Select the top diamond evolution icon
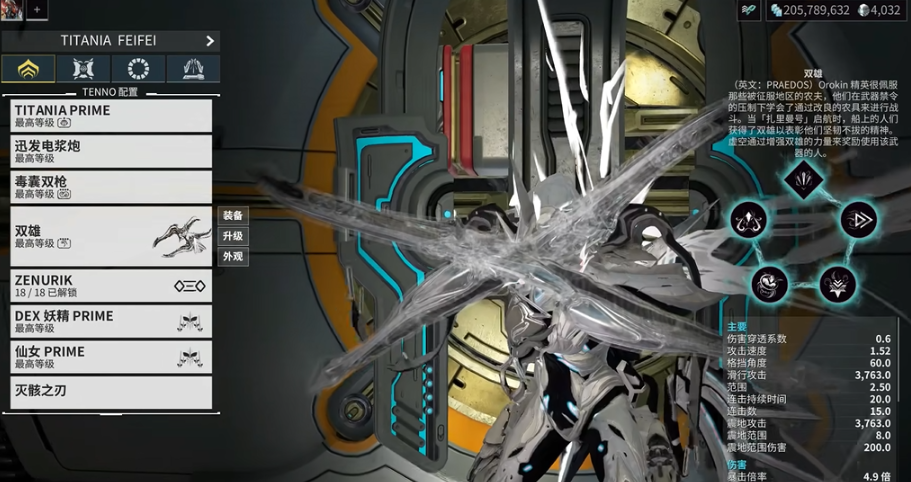 803,180
